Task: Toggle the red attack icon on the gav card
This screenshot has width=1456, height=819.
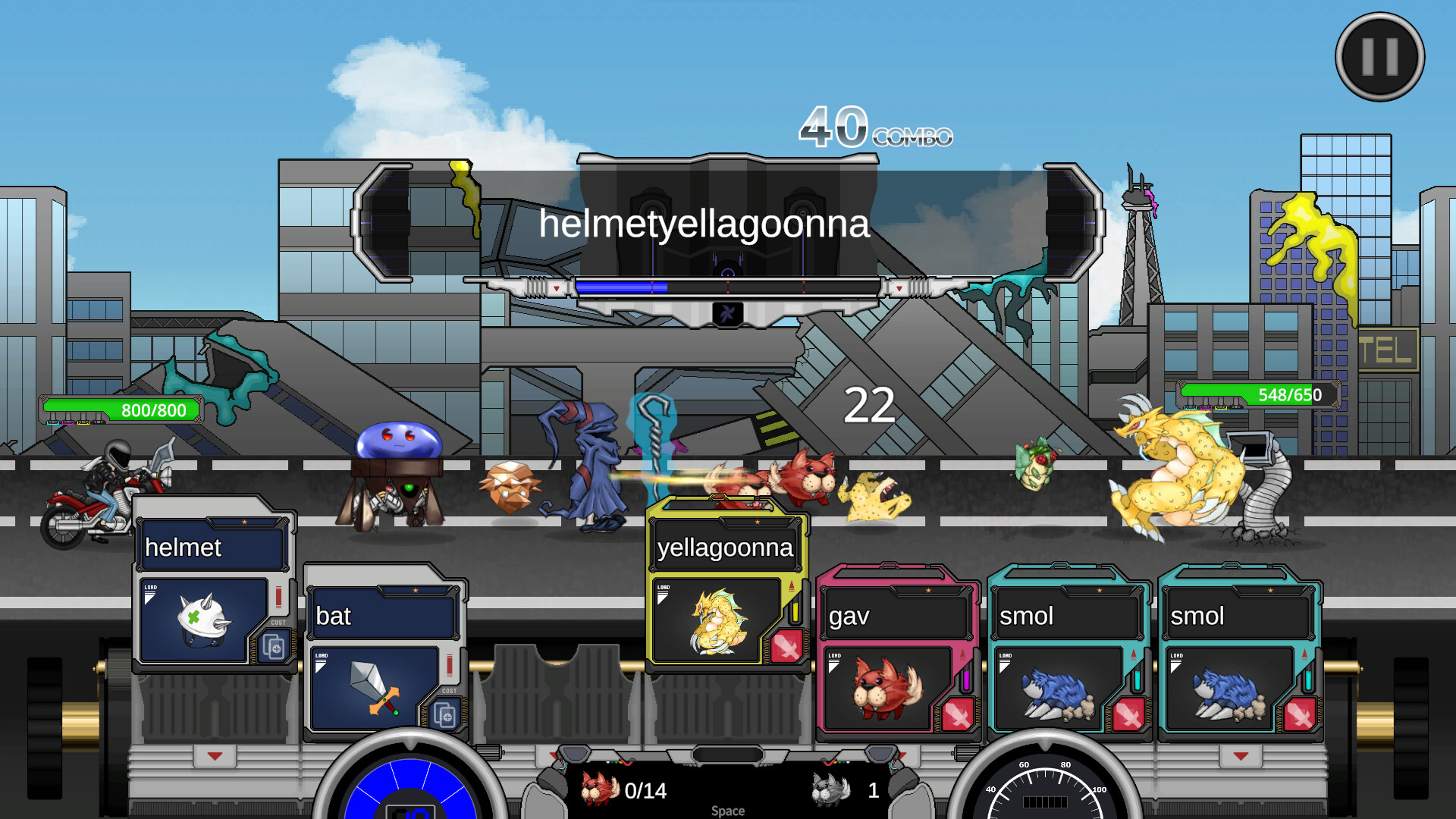Action: point(958,715)
